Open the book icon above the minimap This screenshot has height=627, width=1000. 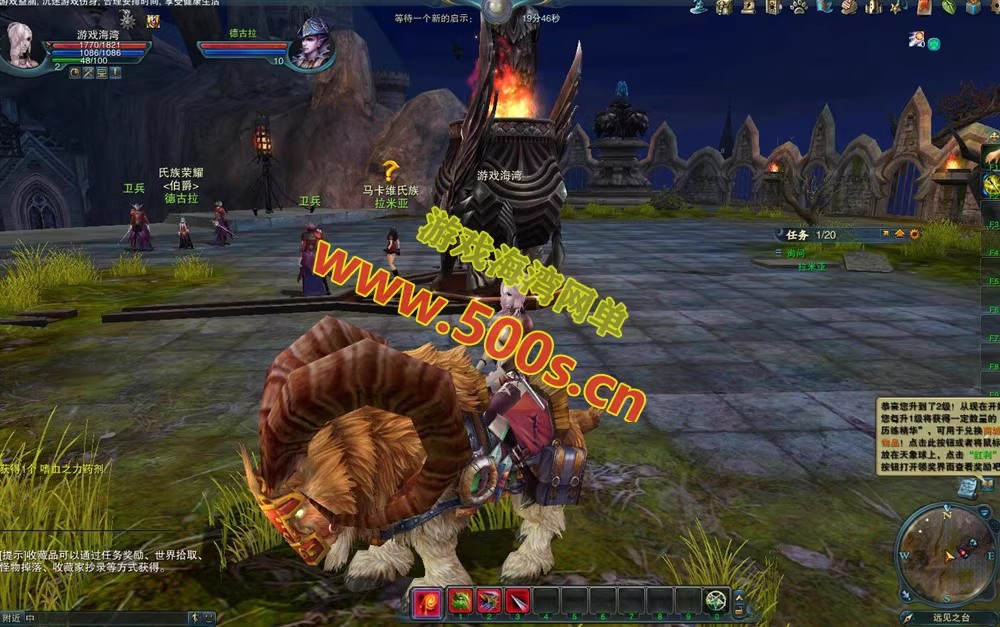(x=967, y=487)
